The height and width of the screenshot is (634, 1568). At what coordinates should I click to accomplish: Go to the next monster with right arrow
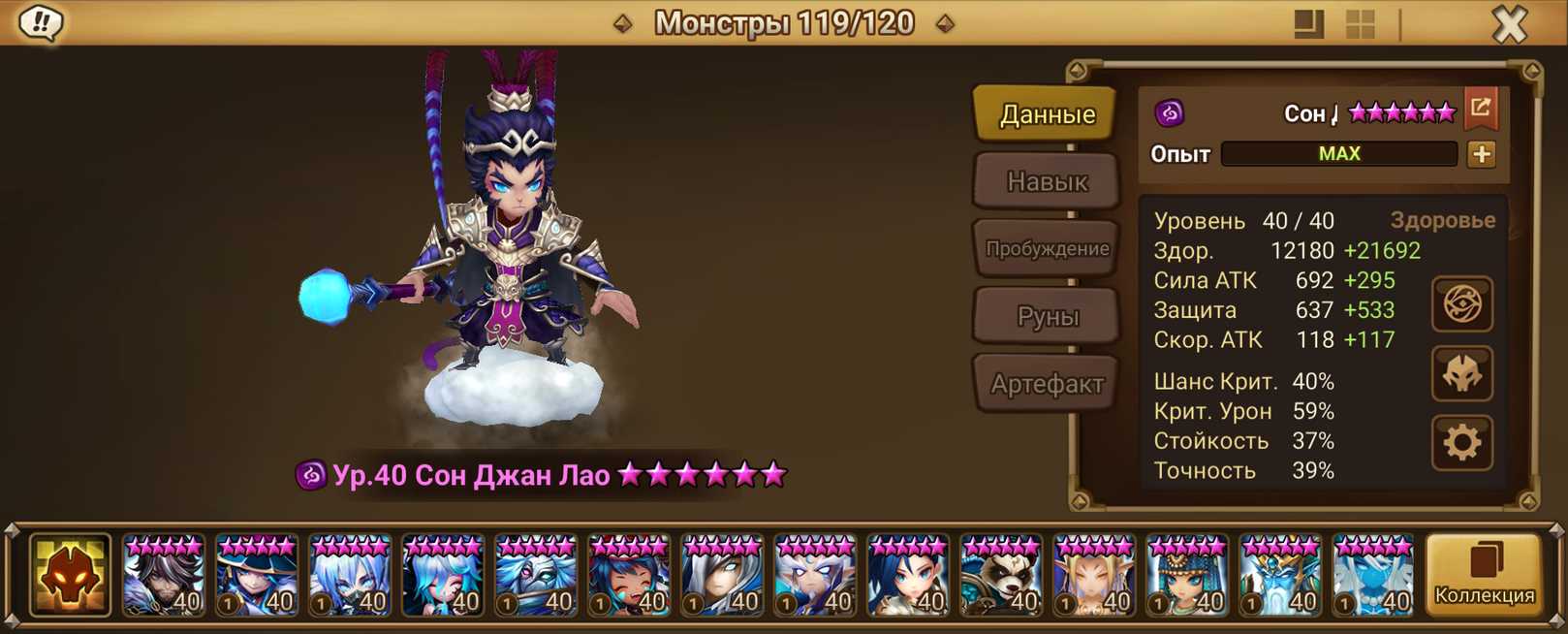945,23
